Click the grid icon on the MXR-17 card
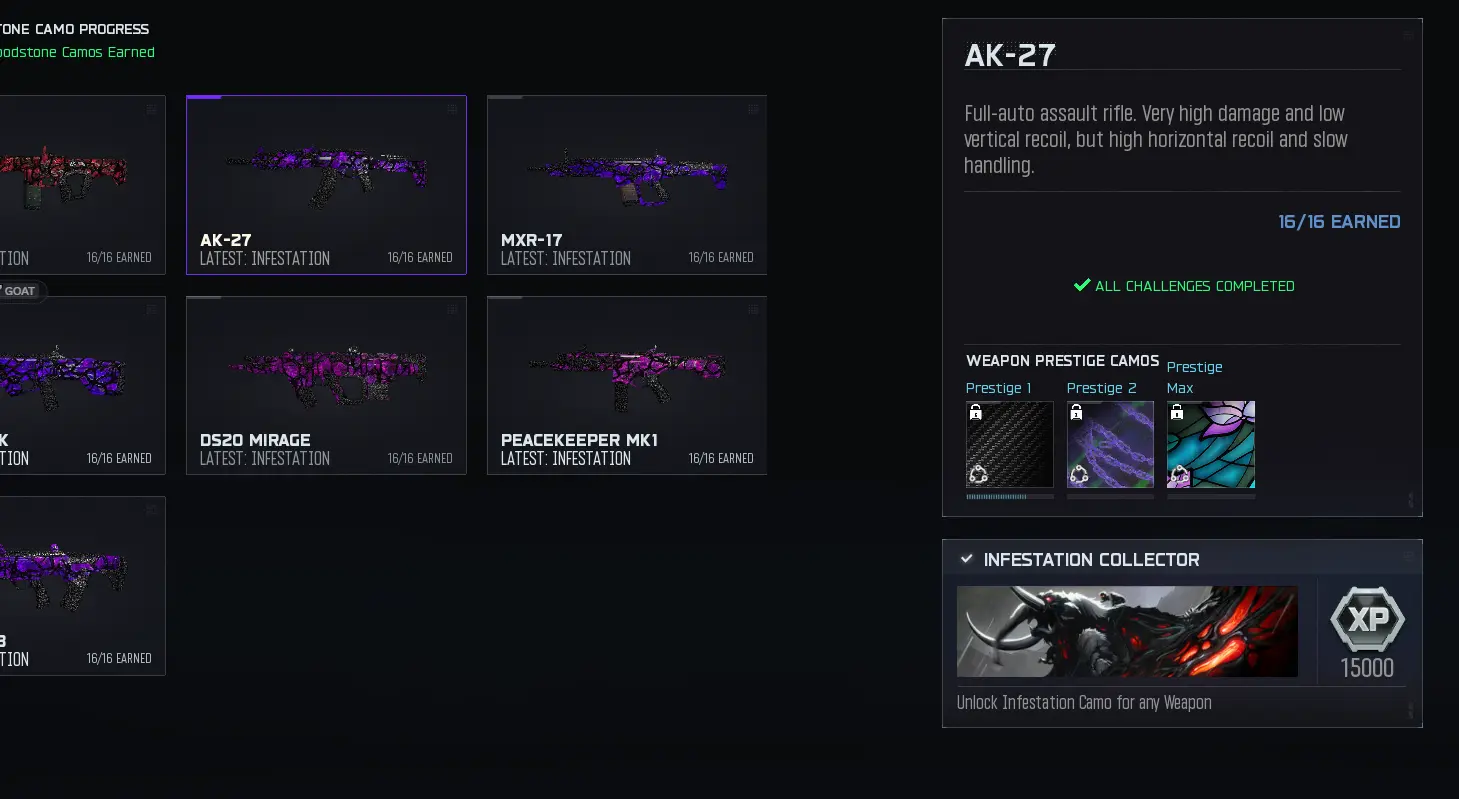 tap(752, 110)
